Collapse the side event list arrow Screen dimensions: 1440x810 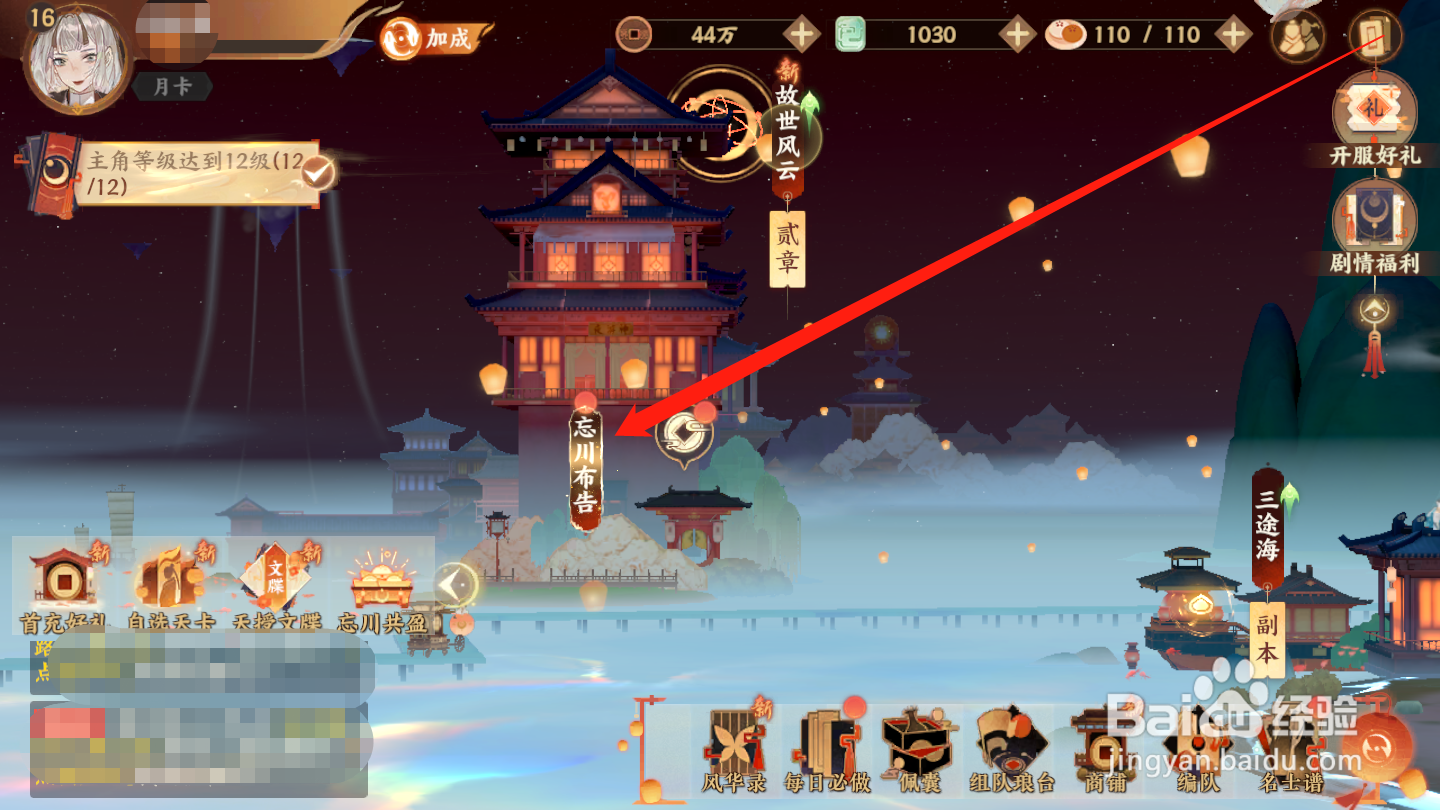[456, 583]
